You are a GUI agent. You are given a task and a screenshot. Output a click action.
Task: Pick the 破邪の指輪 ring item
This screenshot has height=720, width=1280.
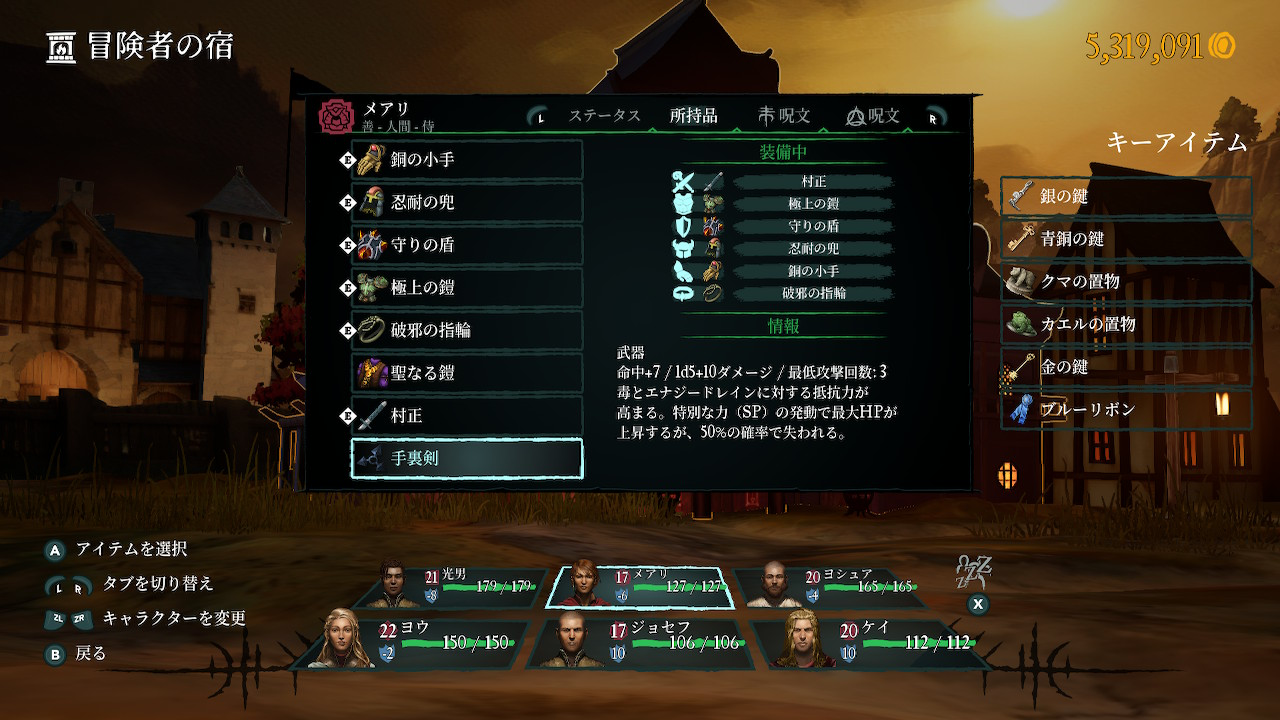click(466, 330)
